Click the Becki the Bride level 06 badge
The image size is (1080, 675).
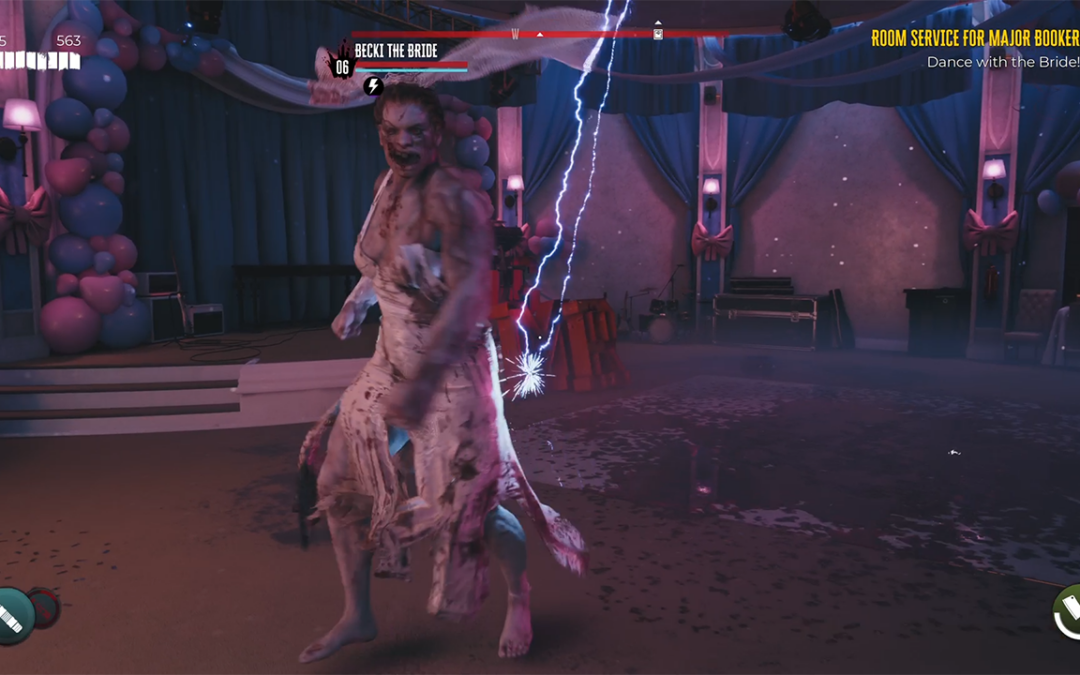coord(341,65)
